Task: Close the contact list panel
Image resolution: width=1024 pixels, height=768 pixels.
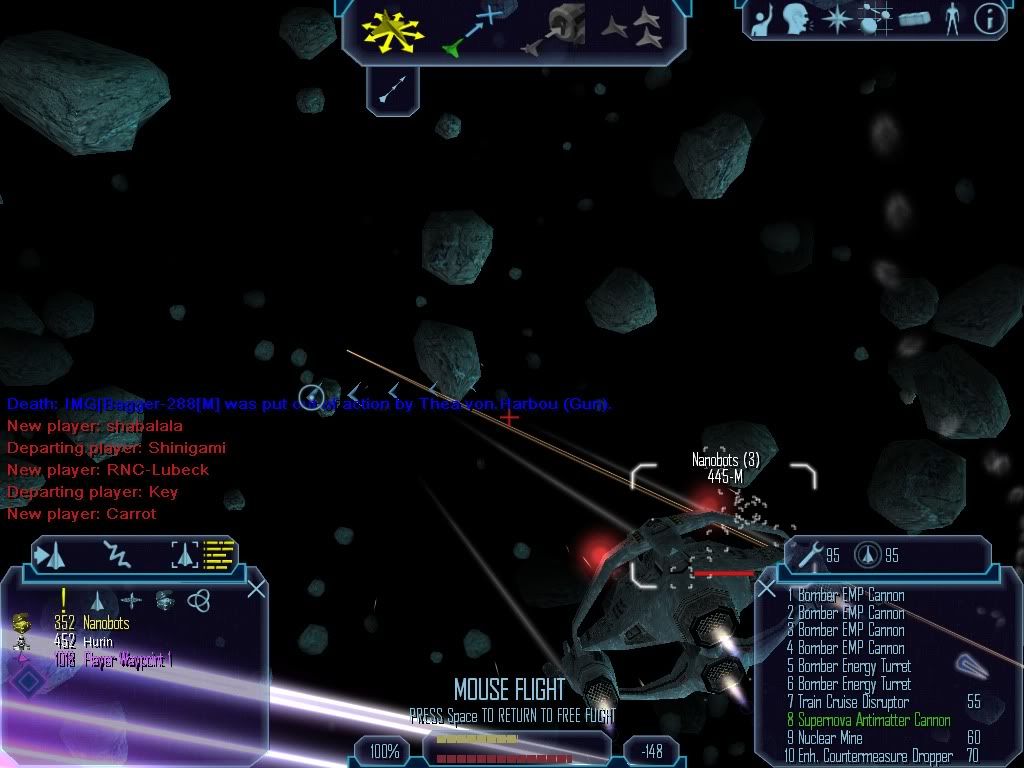Action: [256, 588]
